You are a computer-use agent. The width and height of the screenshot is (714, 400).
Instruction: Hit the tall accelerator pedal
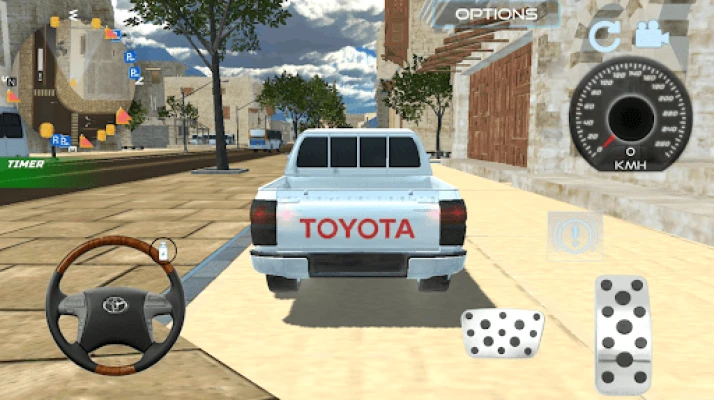pyautogui.click(x=623, y=335)
